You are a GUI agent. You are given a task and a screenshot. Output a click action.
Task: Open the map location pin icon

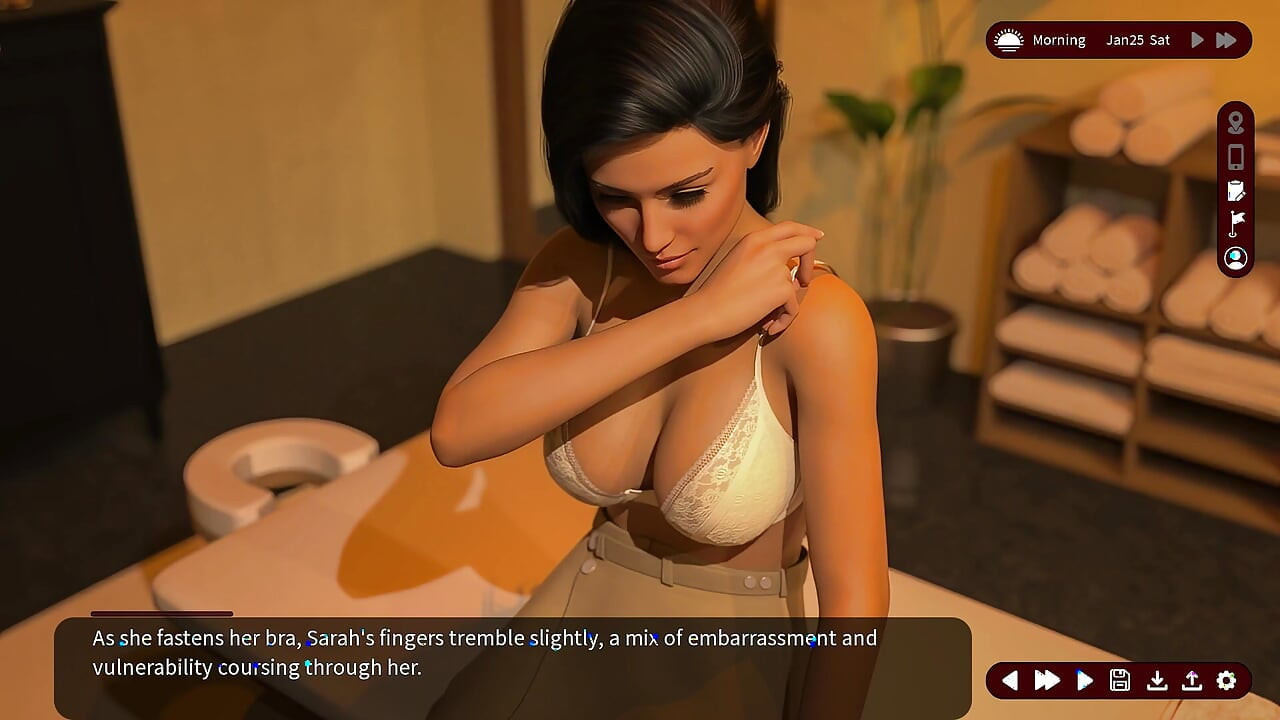(1236, 123)
